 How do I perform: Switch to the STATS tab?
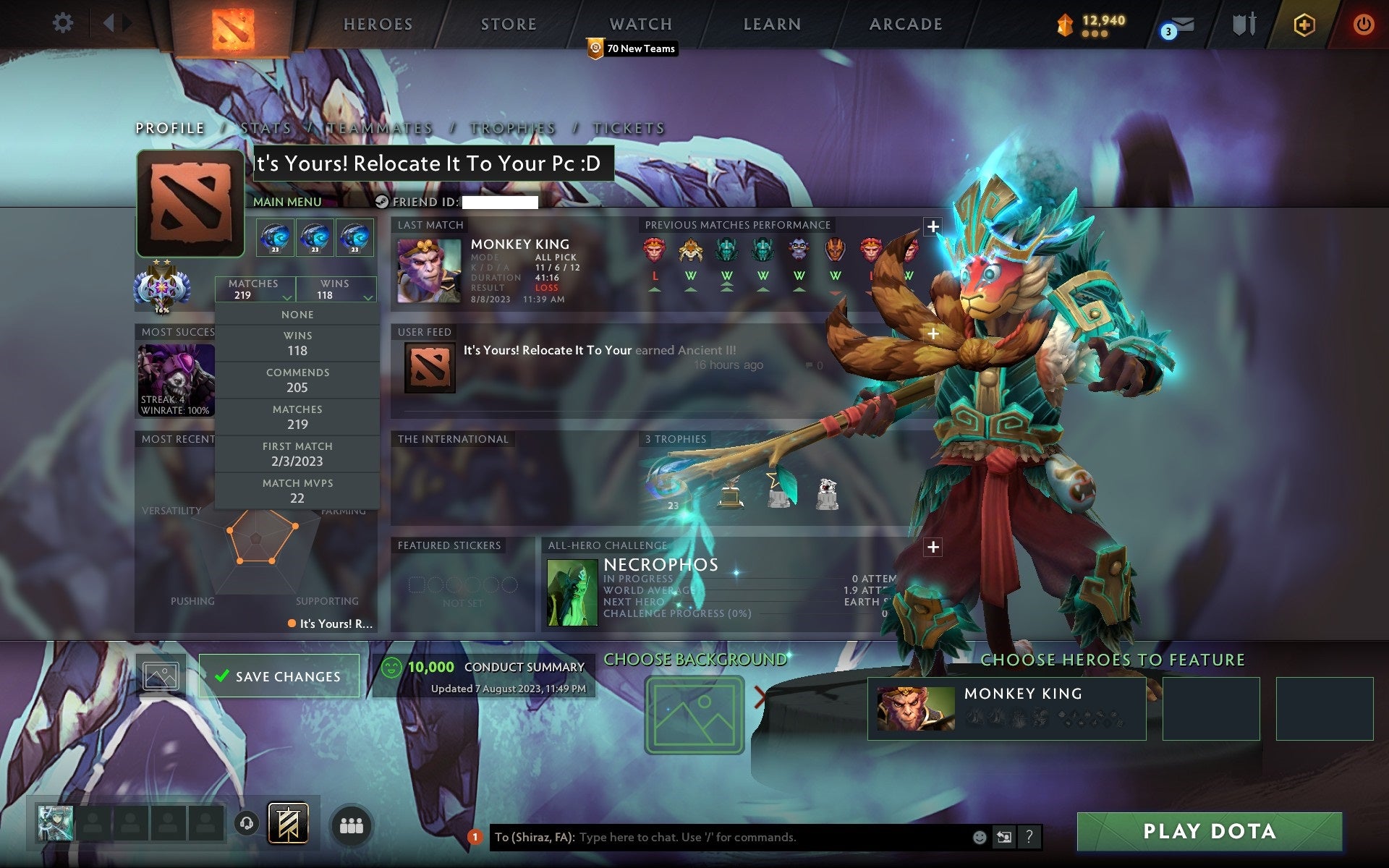click(x=267, y=128)
